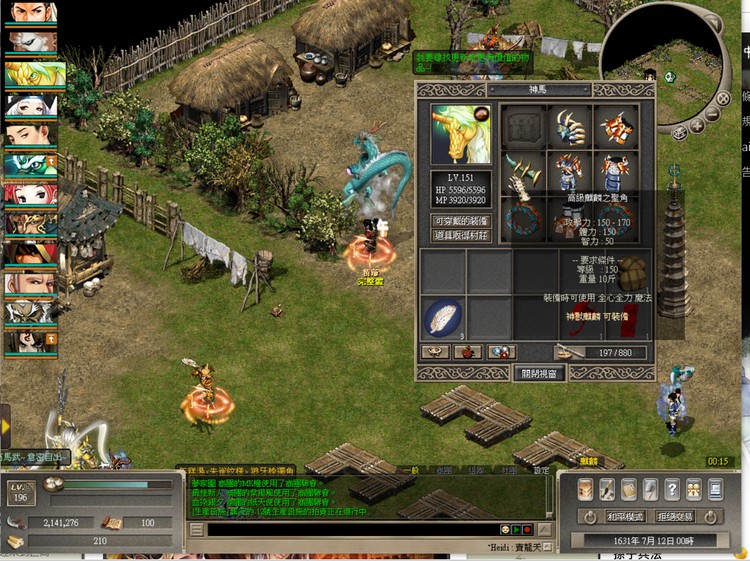The height and width of the screenshot is (561, 750).
Task: Select the white feather item slot
Action: pyautogui.click(x=442, y=317)
